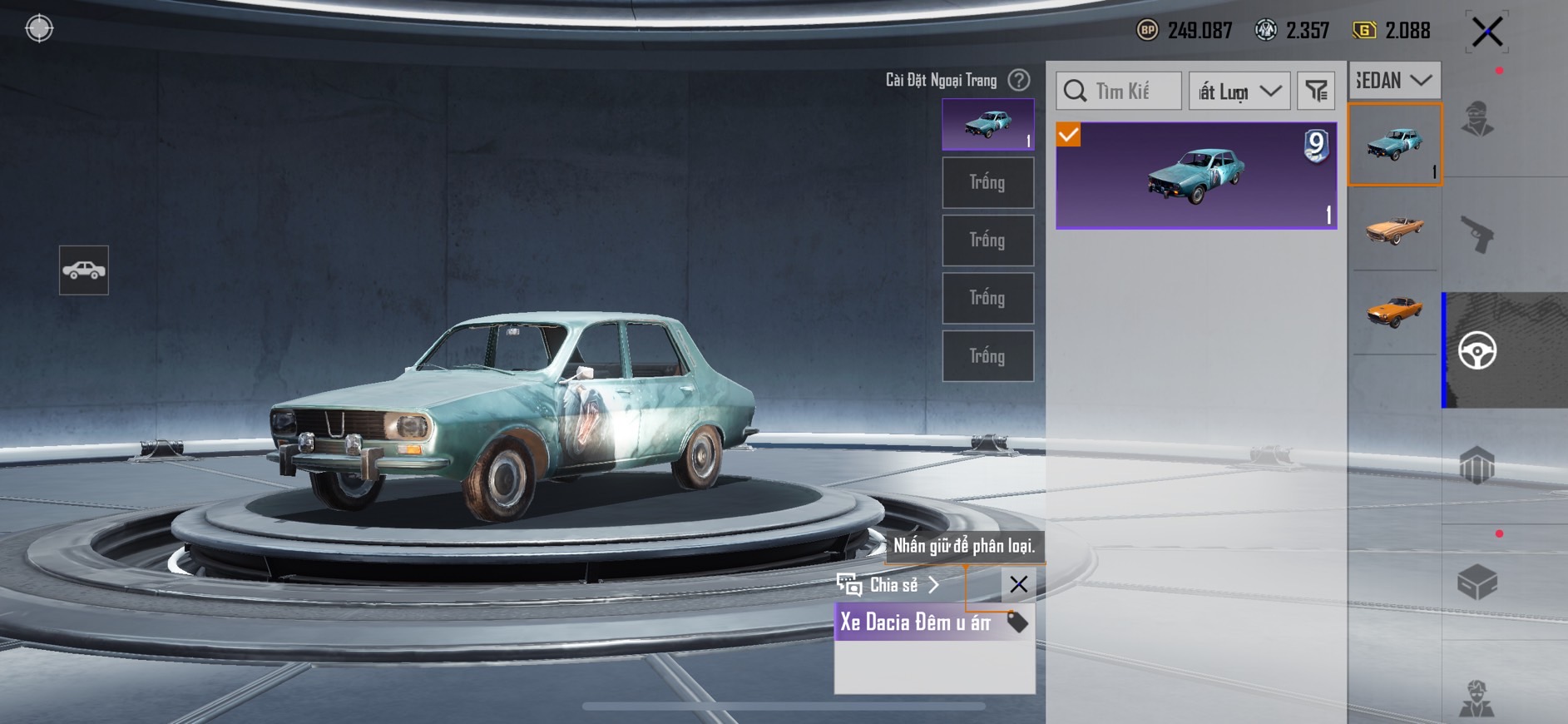Image resolution: width=1568 pixels, height=724 pixels.
Task: Select the equipped Dacia outfit slot
Action: tap(987, 125)
